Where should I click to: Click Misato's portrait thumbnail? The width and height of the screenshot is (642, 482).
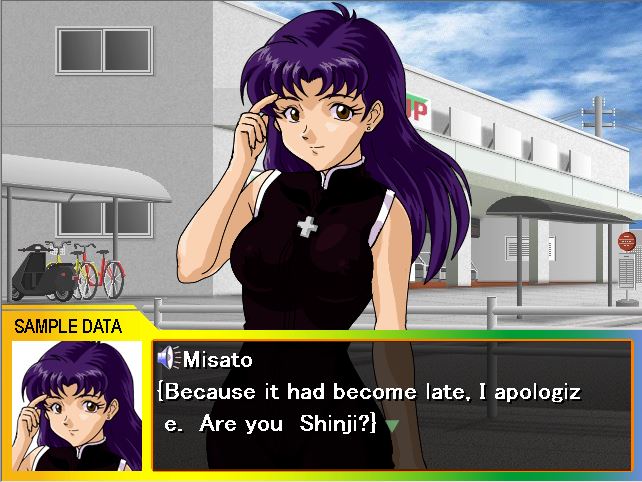pyautogui.click(x=76, y=404)
